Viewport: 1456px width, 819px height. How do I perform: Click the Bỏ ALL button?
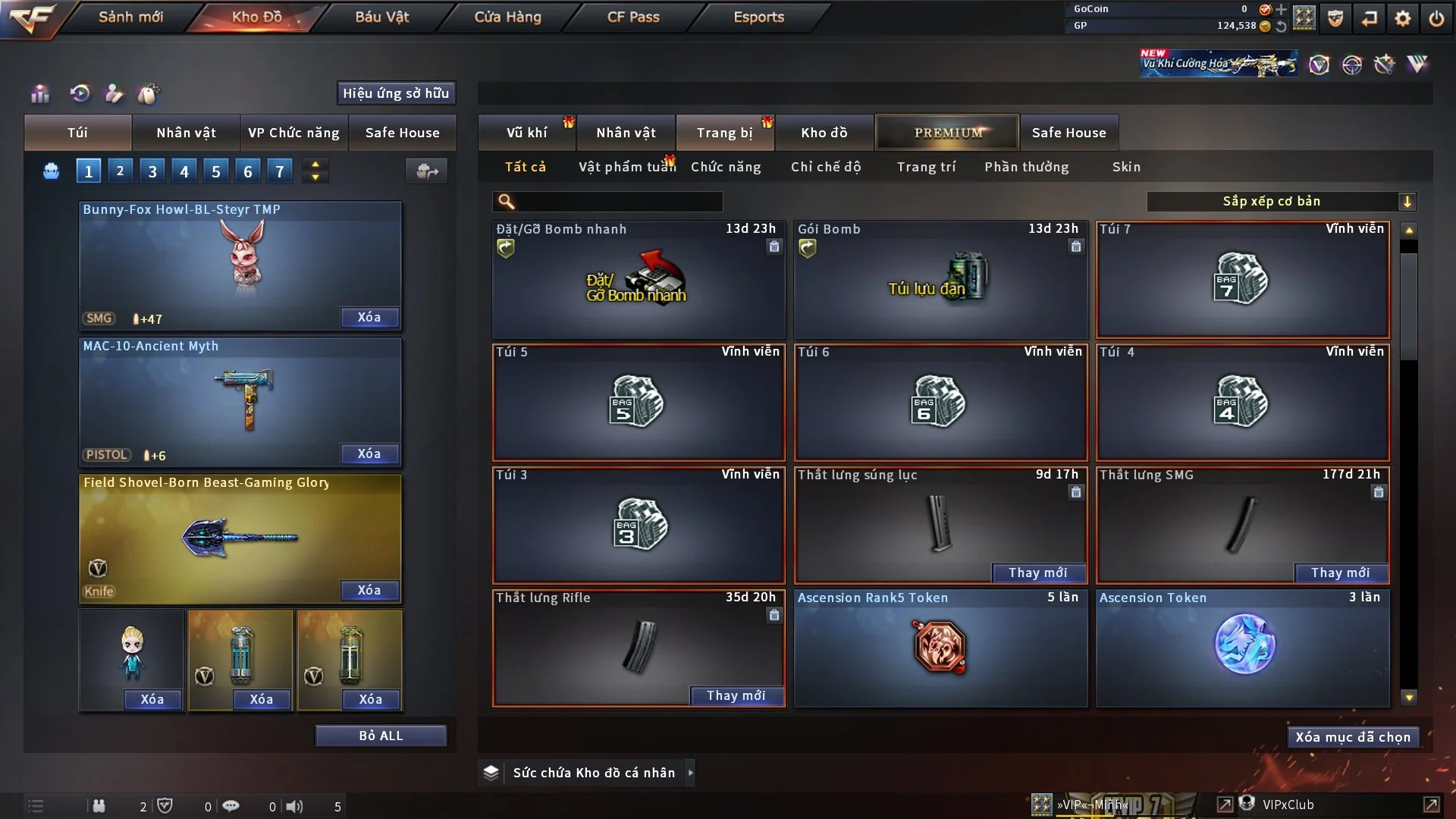[381, 736]
